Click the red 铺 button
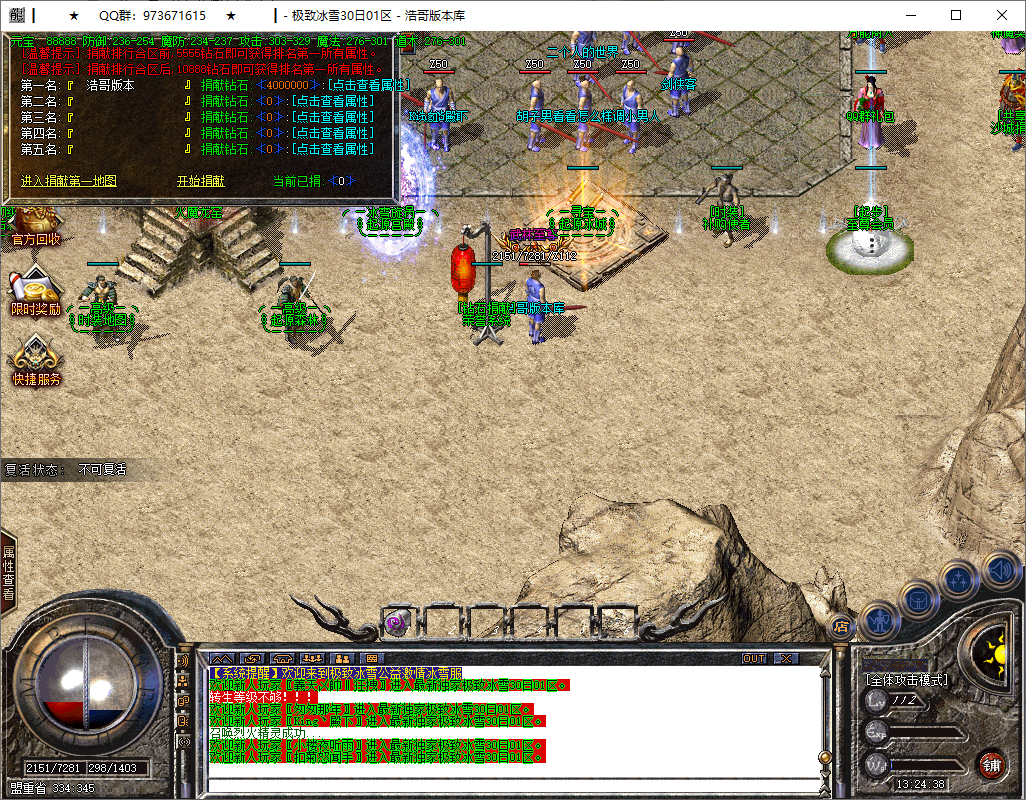The width and height of the screenshot is (1026, 800). click(x=990, y=764)
